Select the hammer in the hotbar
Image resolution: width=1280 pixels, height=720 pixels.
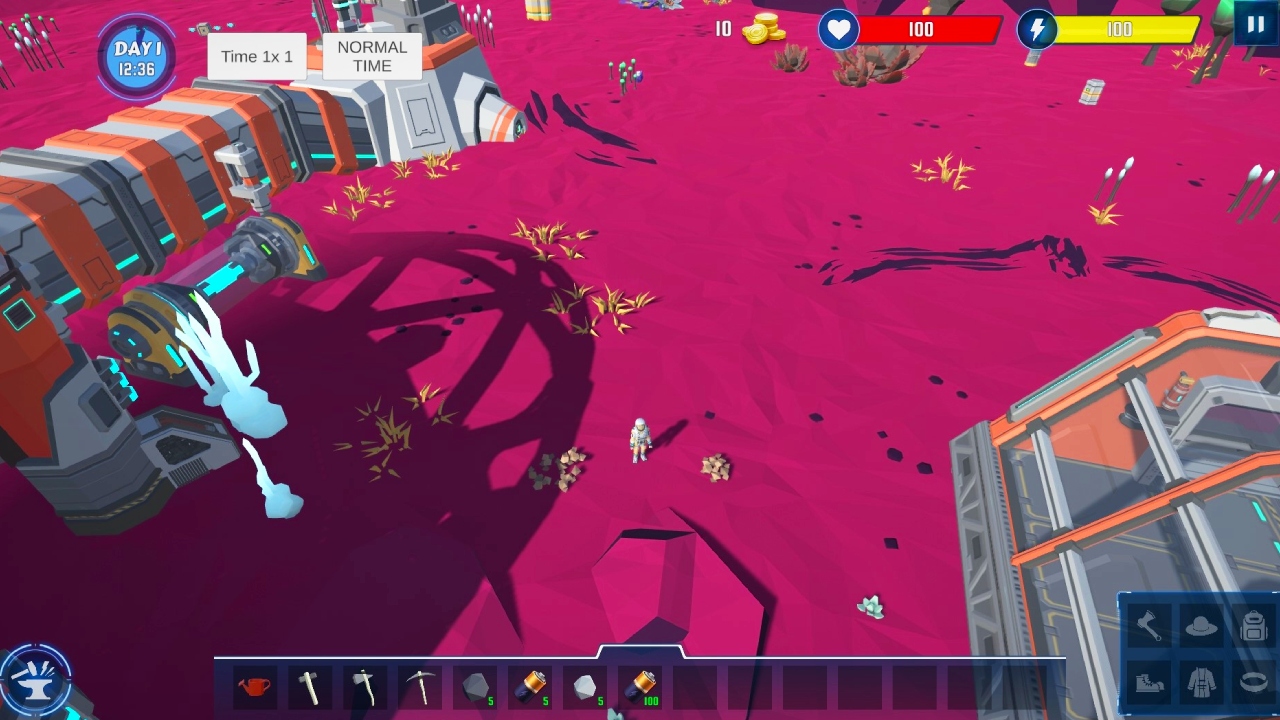click(309, 686)
